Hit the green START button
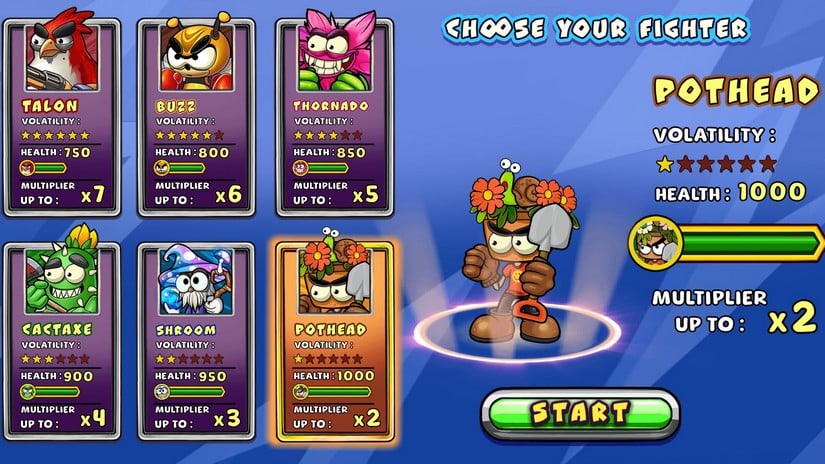Screen dimensions: 825x464 point(580,413)
